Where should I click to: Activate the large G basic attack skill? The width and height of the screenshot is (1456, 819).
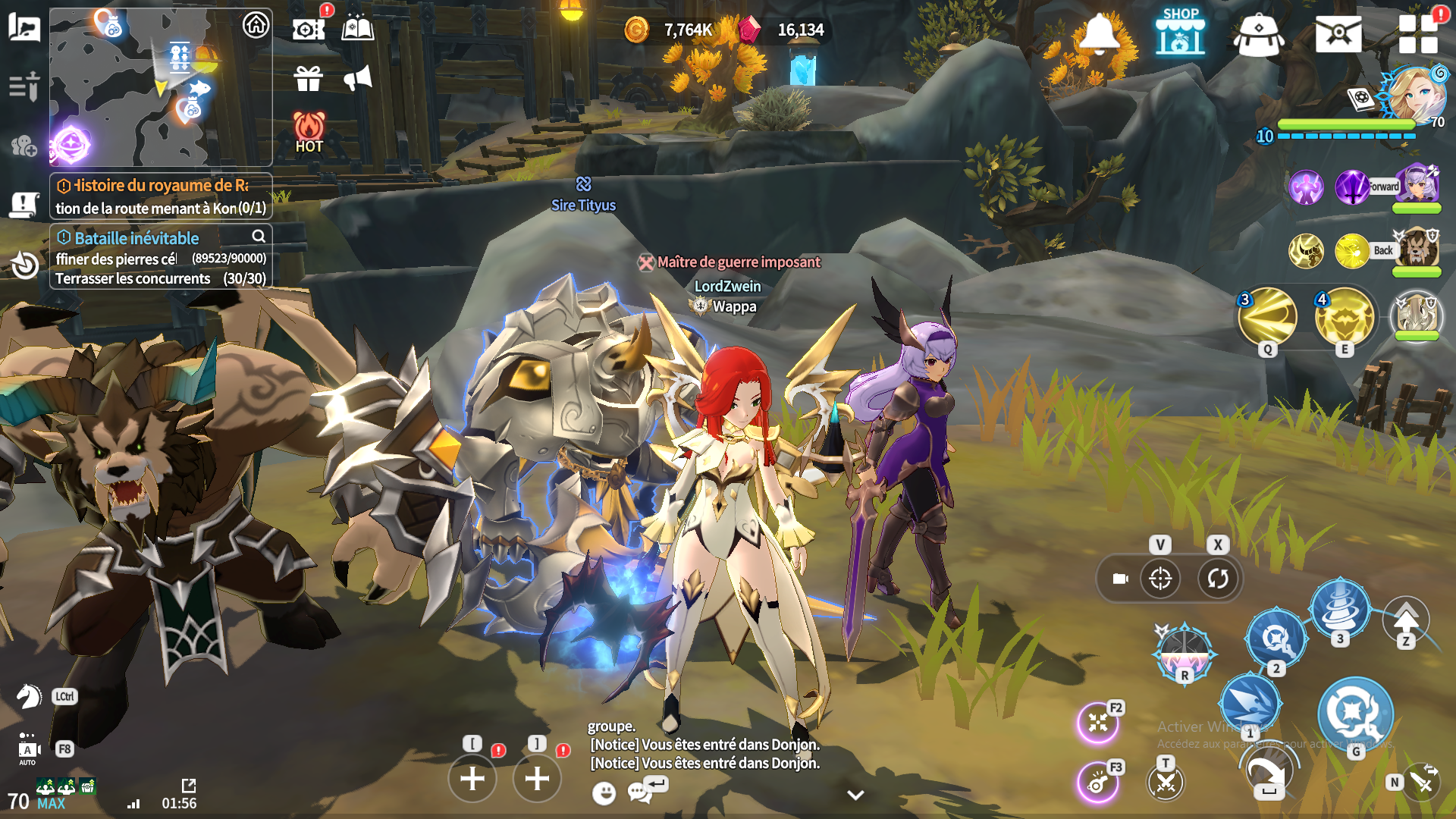tap(1355, 714)
